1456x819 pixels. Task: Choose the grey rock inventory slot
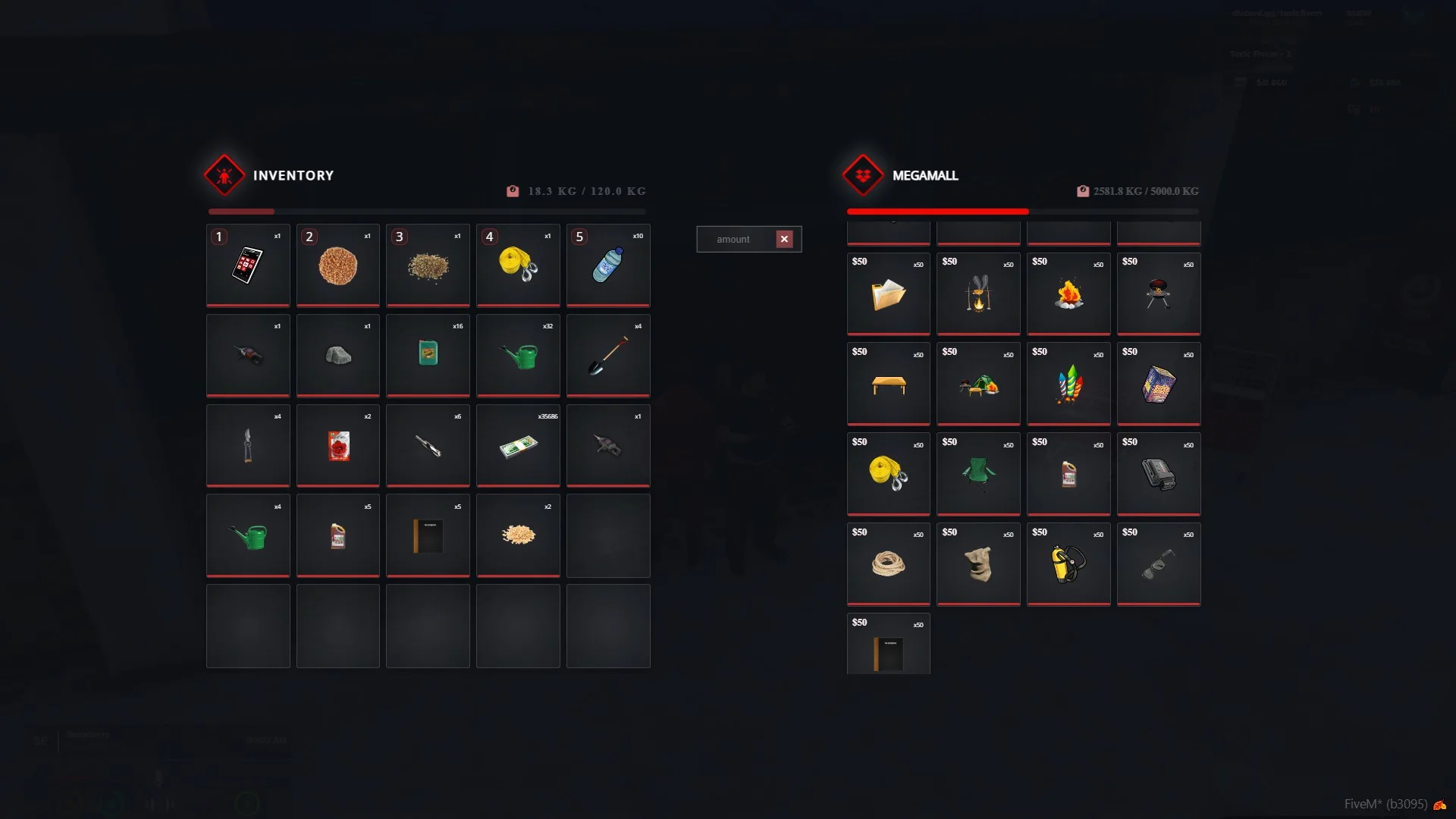point(338,356)
